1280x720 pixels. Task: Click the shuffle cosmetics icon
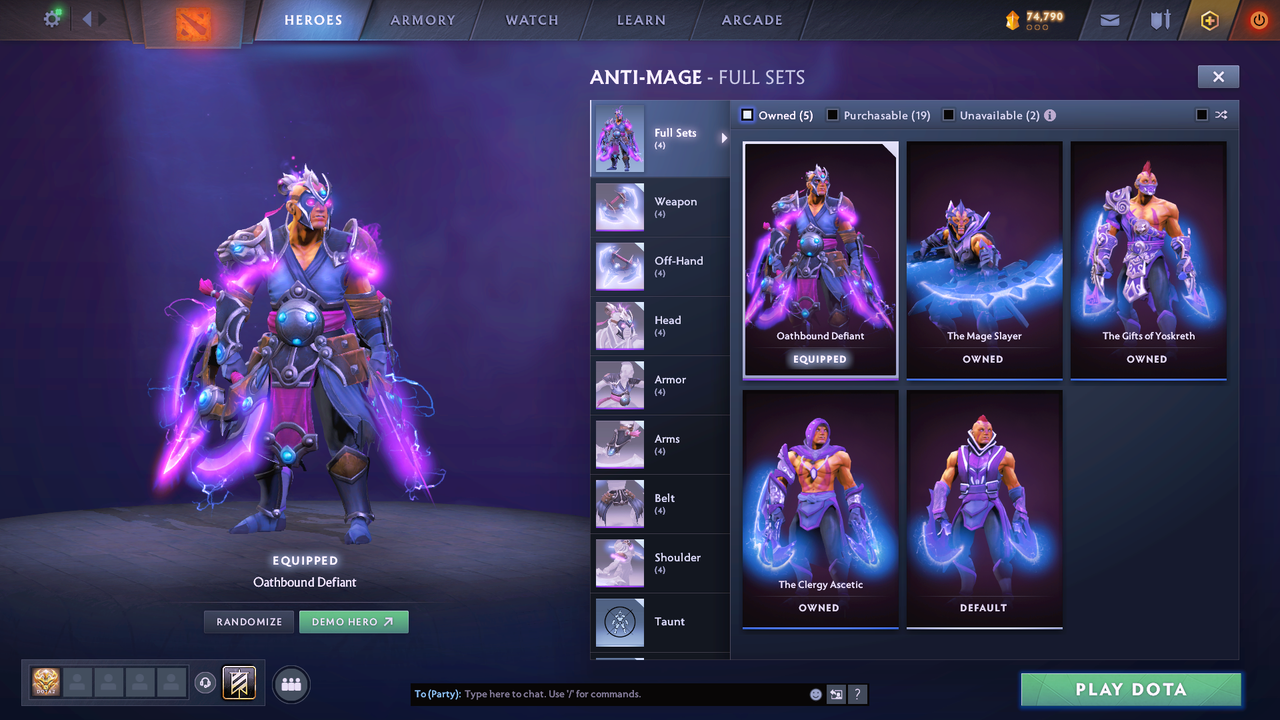pos(1221,115)
